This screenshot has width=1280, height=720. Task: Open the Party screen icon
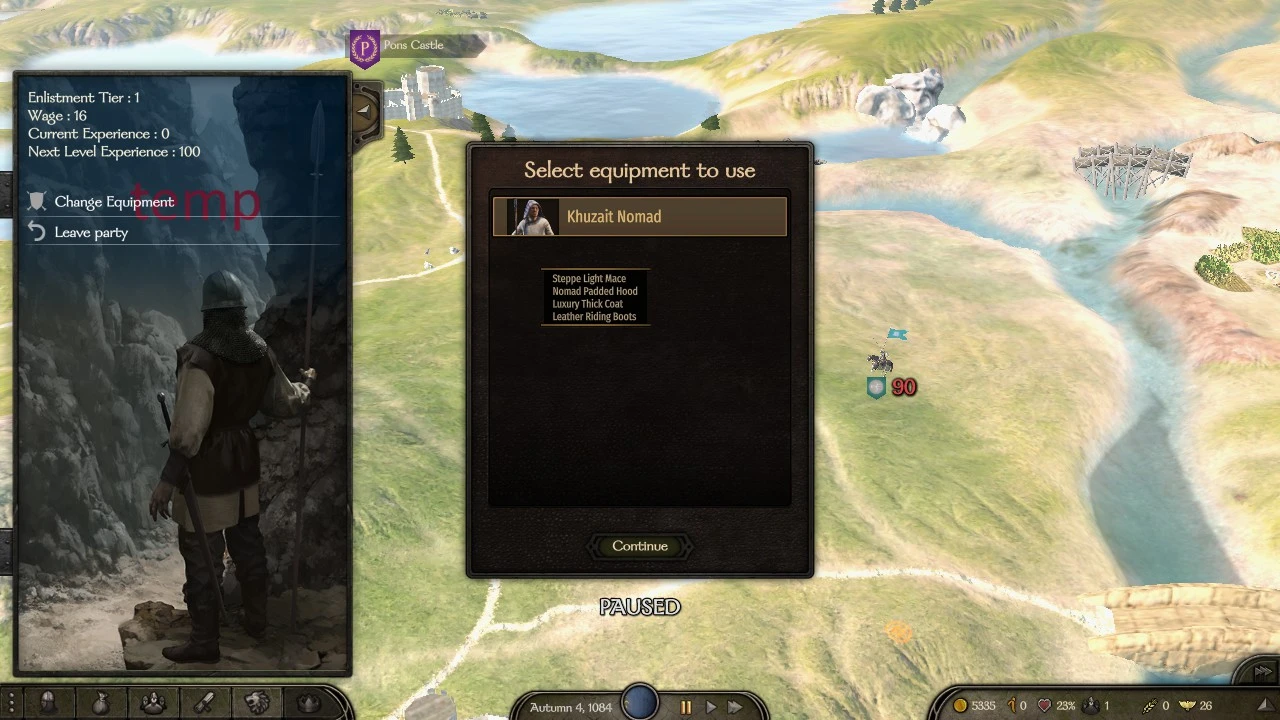point(152,703)
